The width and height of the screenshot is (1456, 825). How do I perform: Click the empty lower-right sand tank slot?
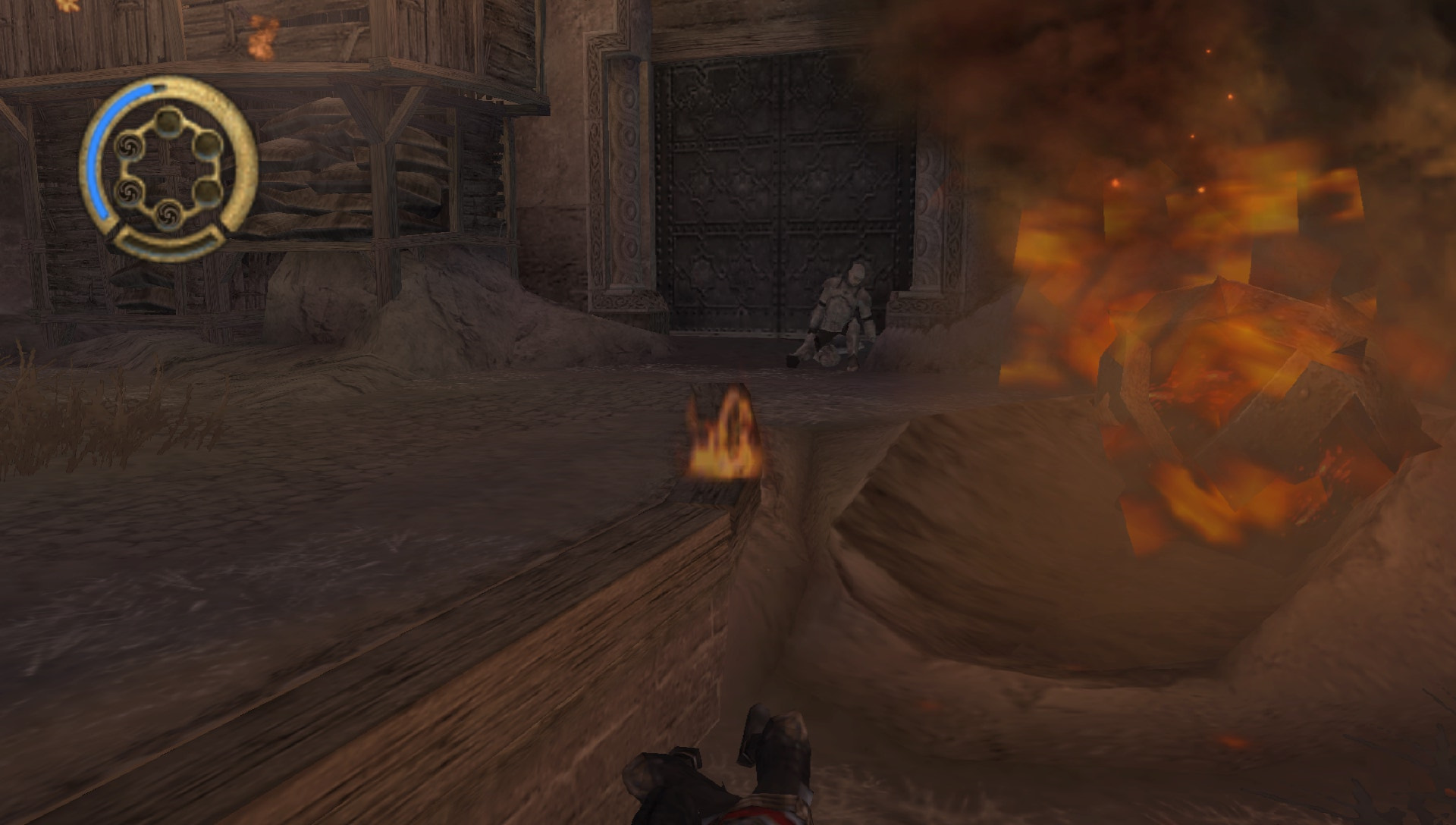[x=209, y=192]
